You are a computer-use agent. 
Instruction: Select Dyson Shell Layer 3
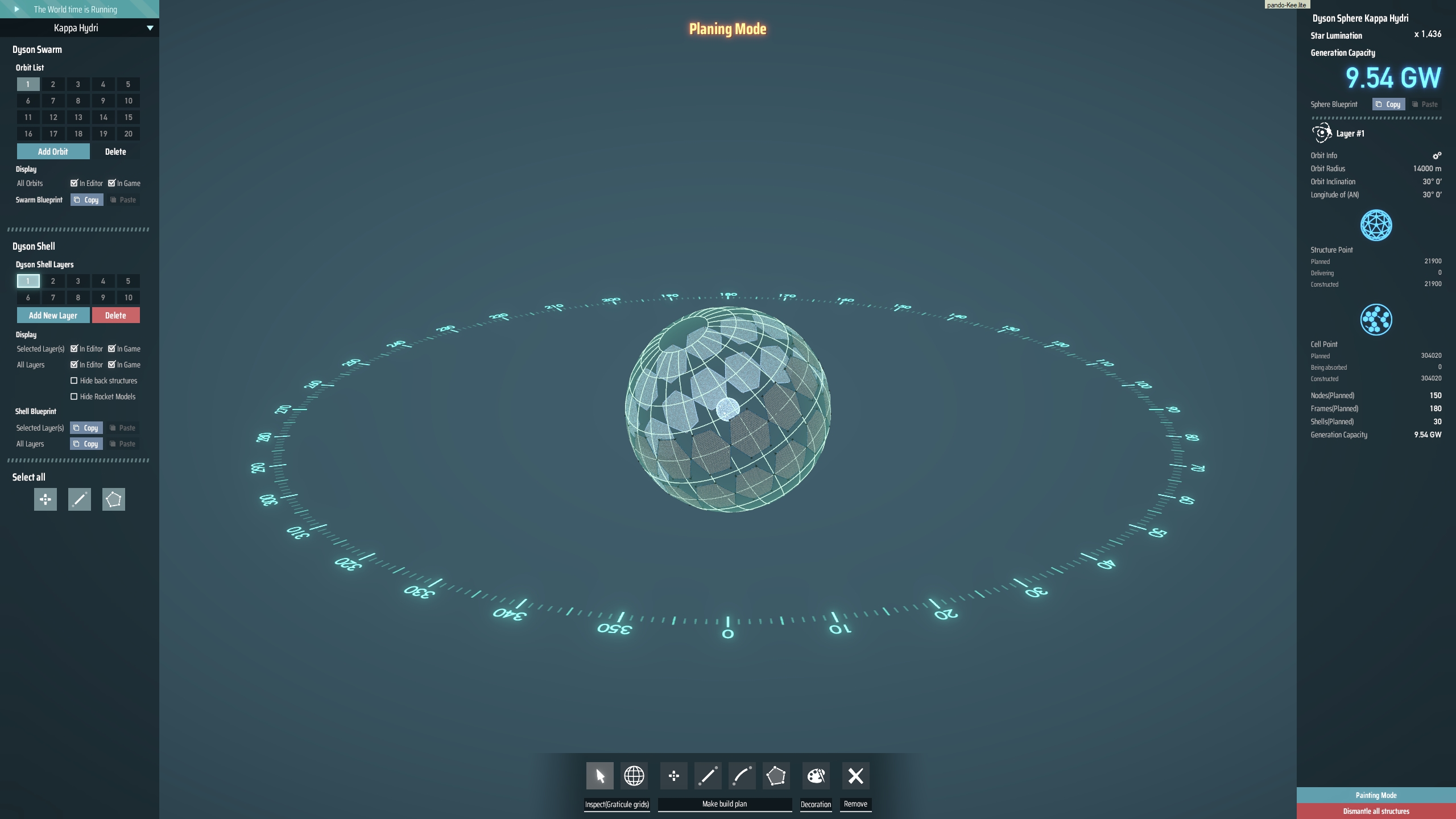click(x=78, y=281)
